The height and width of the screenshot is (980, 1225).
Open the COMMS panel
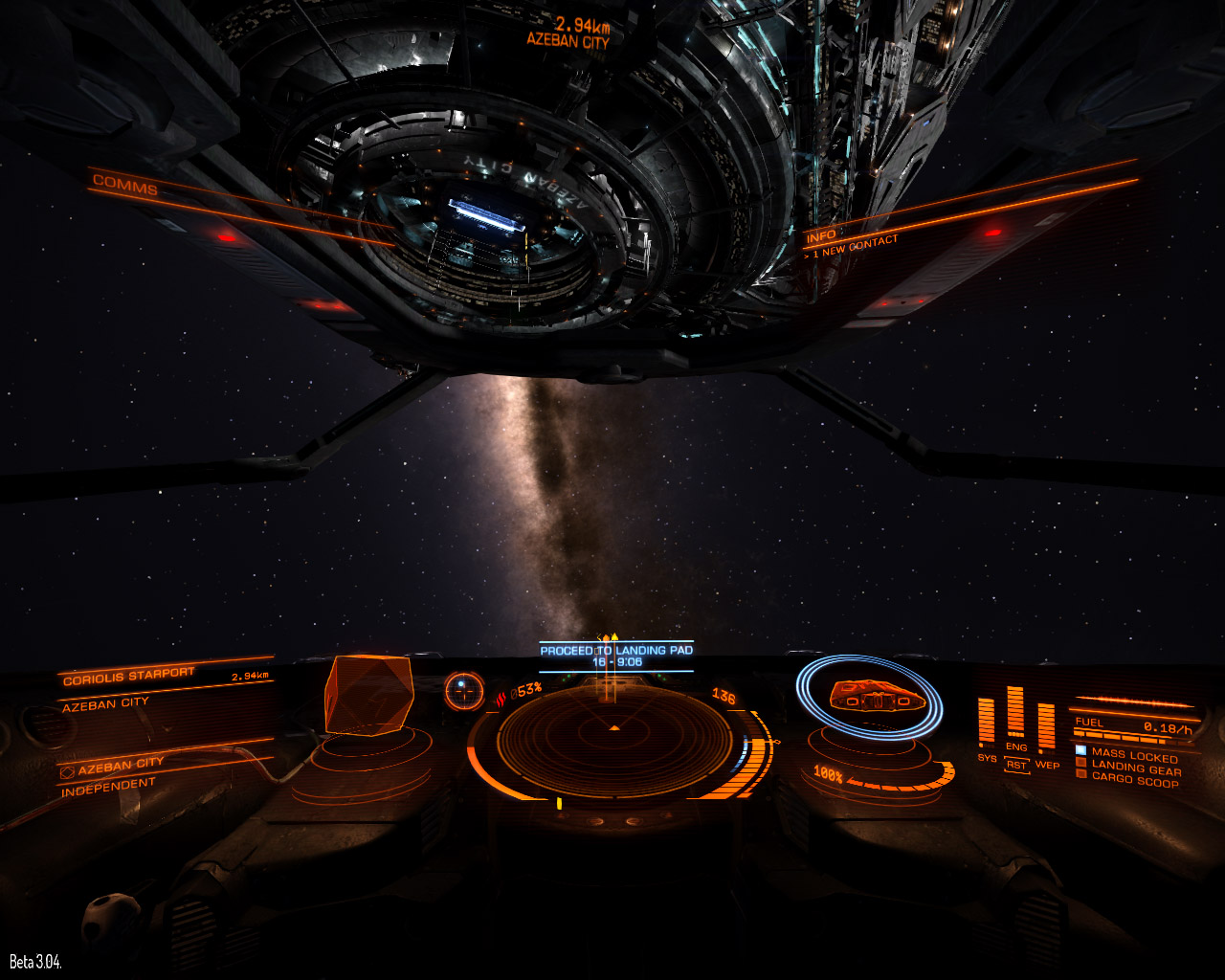(125, 187)
